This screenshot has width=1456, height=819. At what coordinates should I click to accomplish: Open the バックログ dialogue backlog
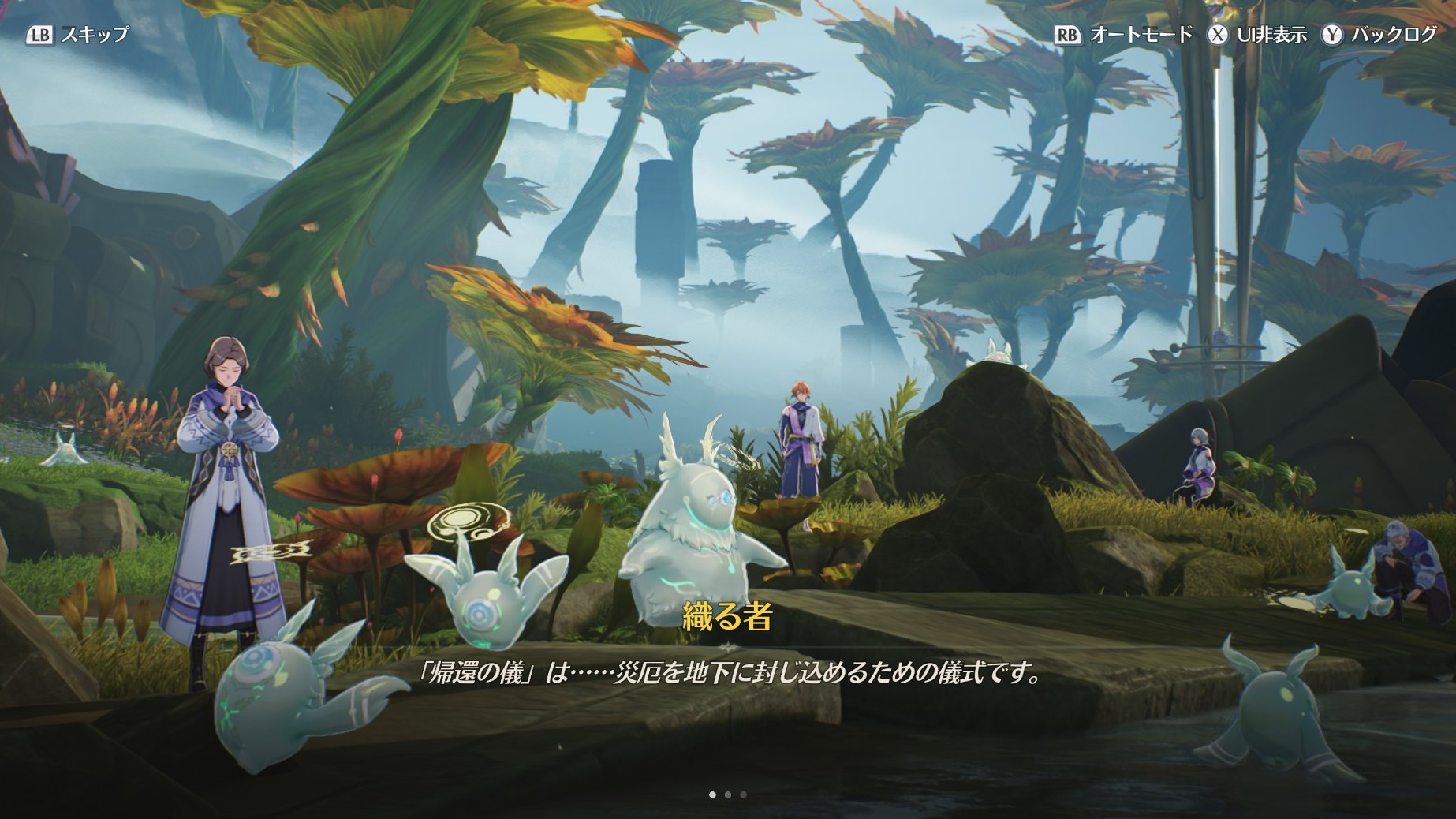[1380, 35]
